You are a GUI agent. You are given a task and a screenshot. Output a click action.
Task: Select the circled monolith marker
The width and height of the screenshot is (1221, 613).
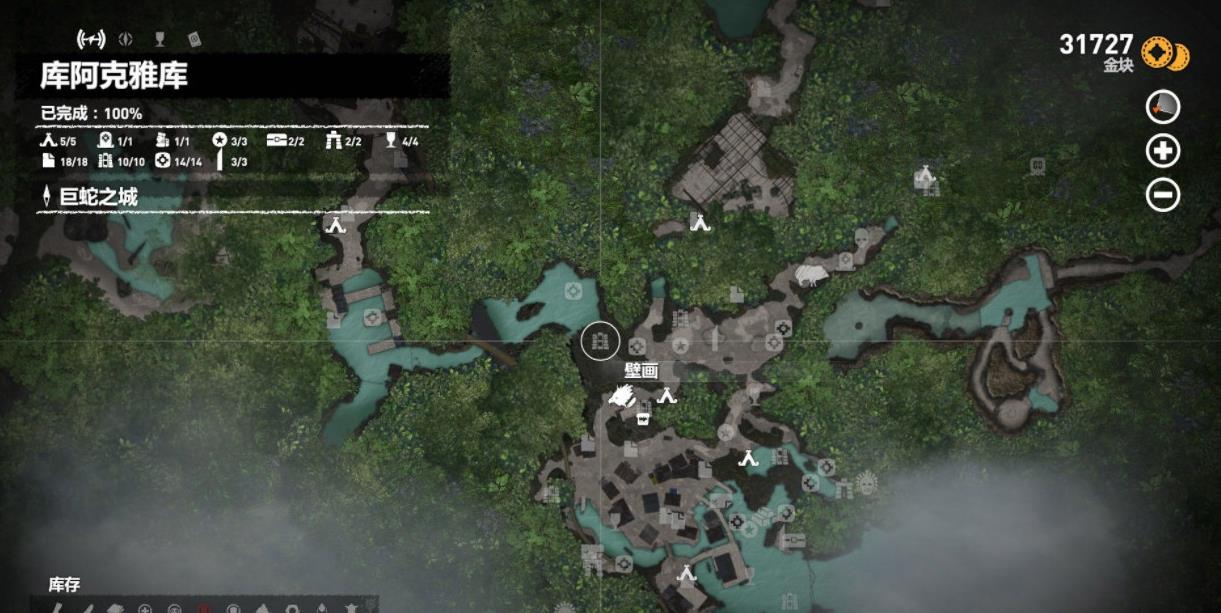coord(601,342)
